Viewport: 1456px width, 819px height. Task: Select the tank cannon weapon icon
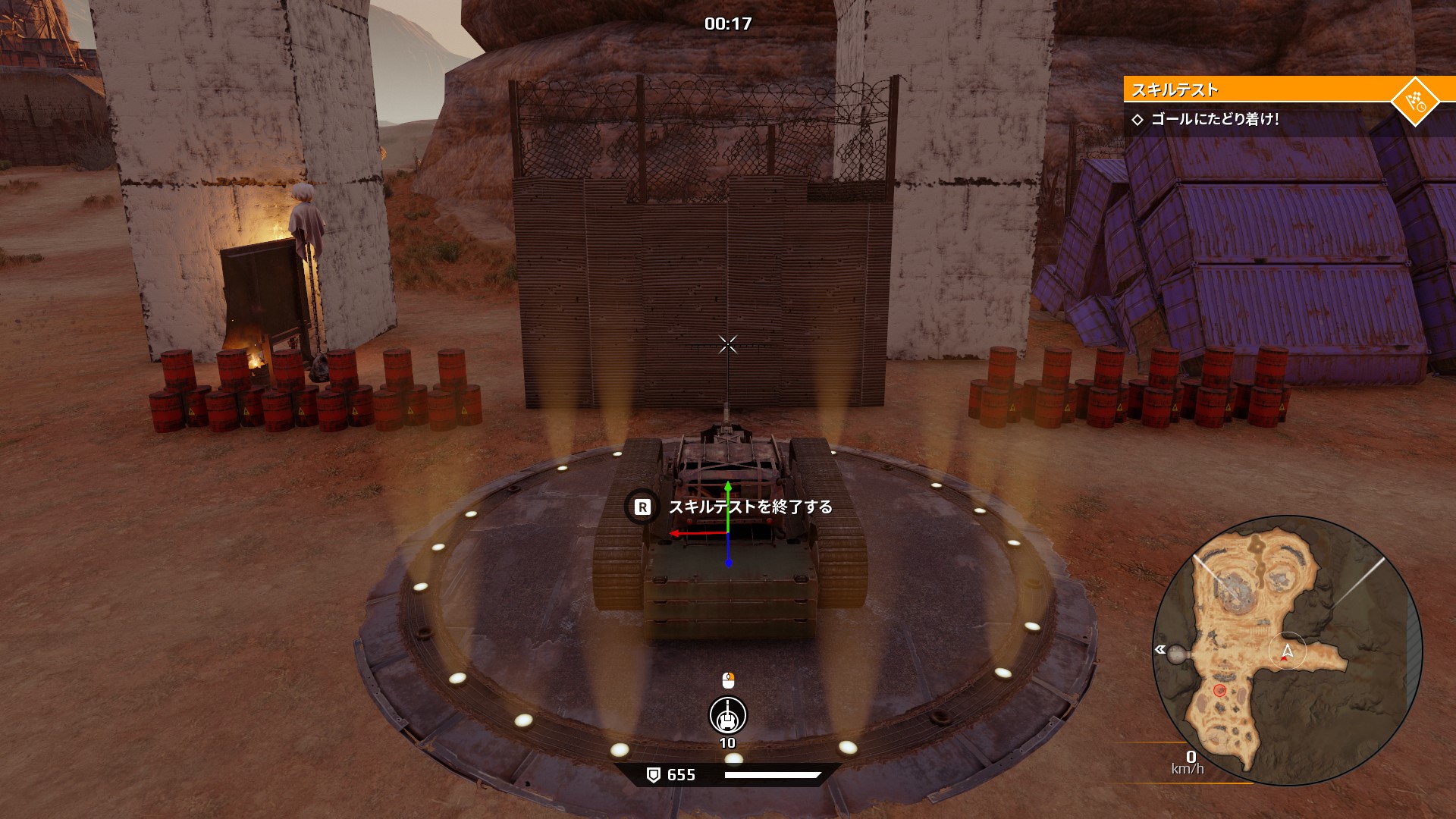coord(727,715)
